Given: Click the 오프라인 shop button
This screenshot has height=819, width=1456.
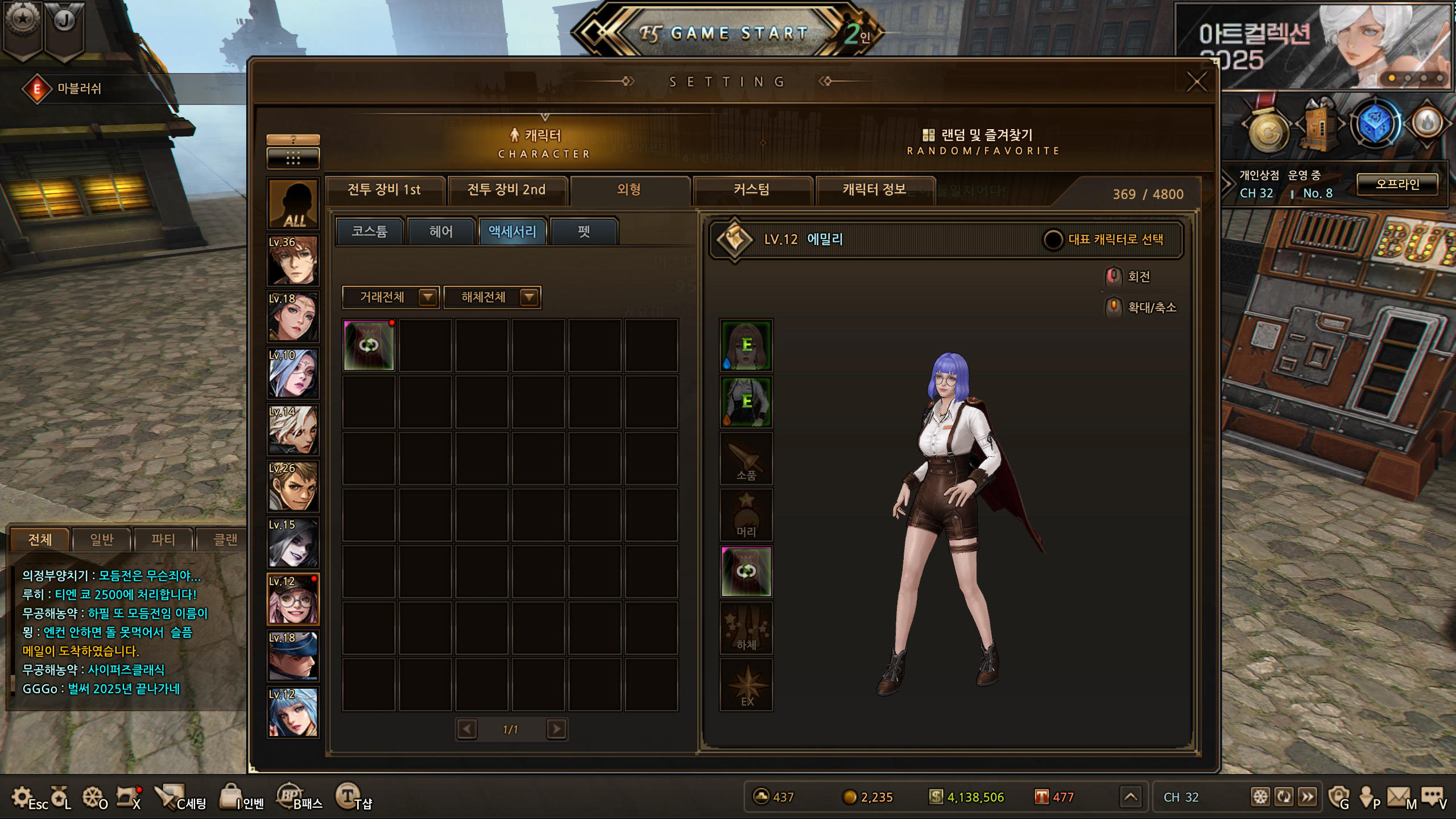Looking at the screenshot, I should click(1397, 184).
